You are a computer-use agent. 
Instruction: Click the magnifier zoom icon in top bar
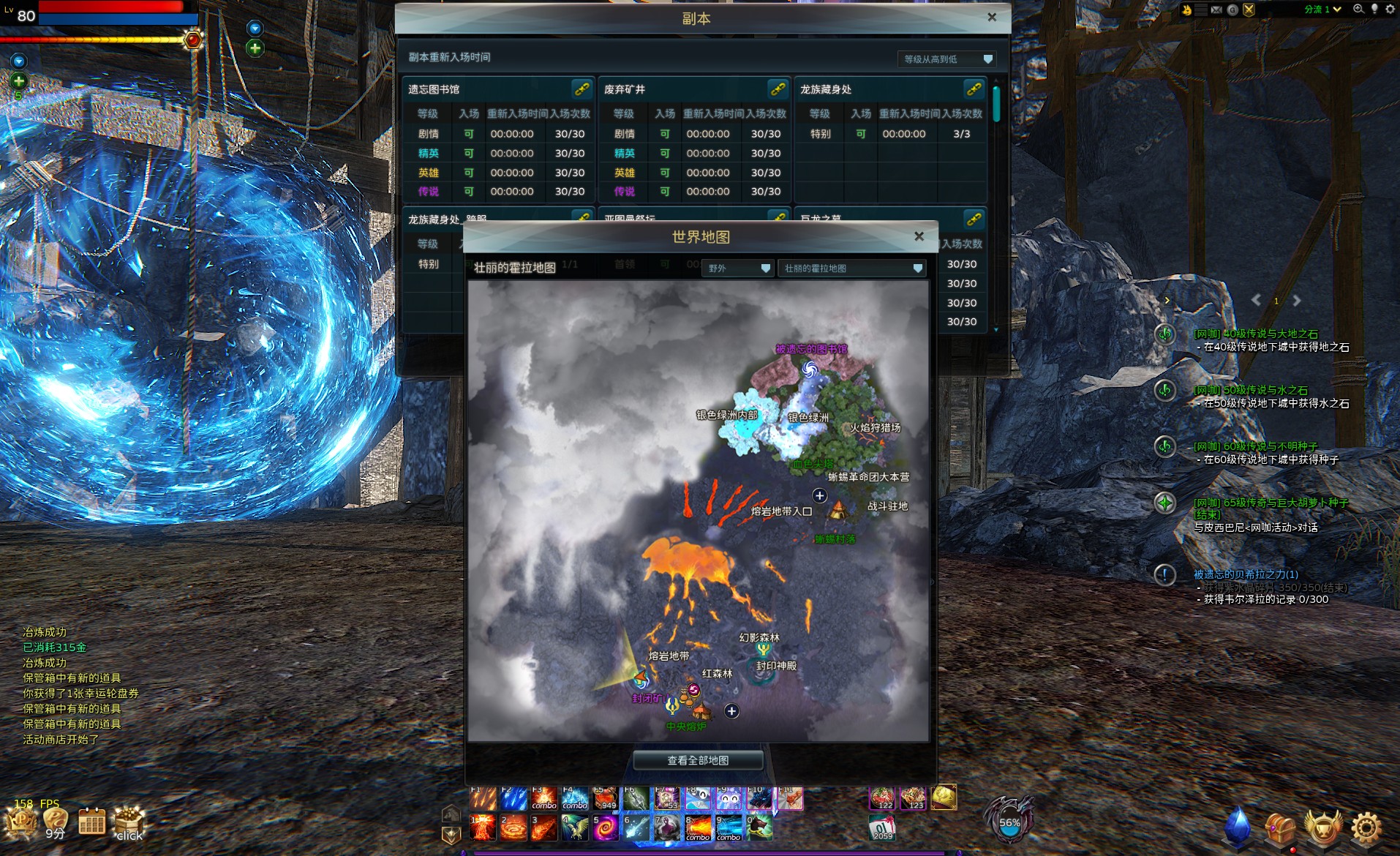(x=1358, y=10)
